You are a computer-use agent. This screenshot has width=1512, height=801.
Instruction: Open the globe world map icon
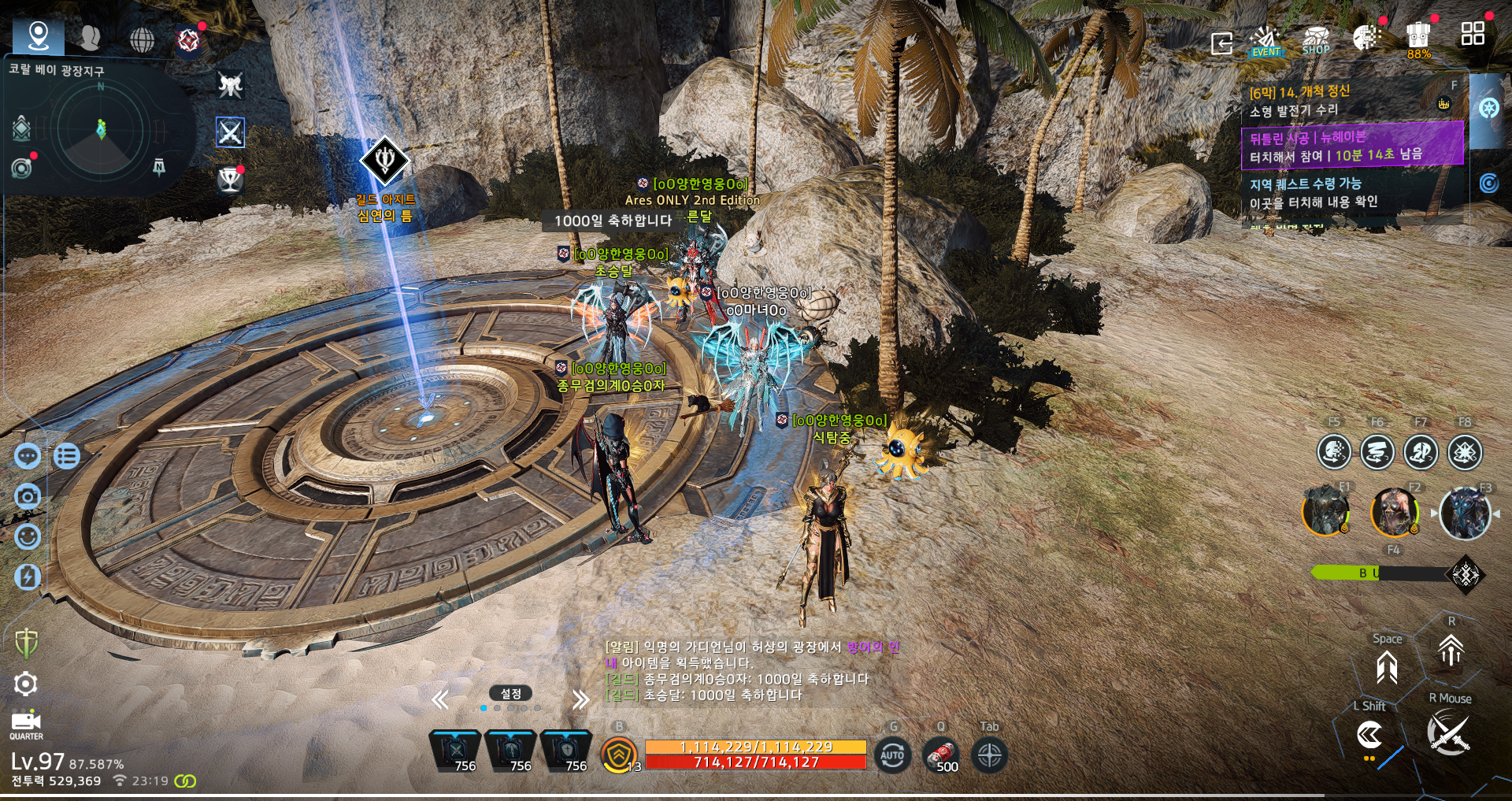coord(142,39)
